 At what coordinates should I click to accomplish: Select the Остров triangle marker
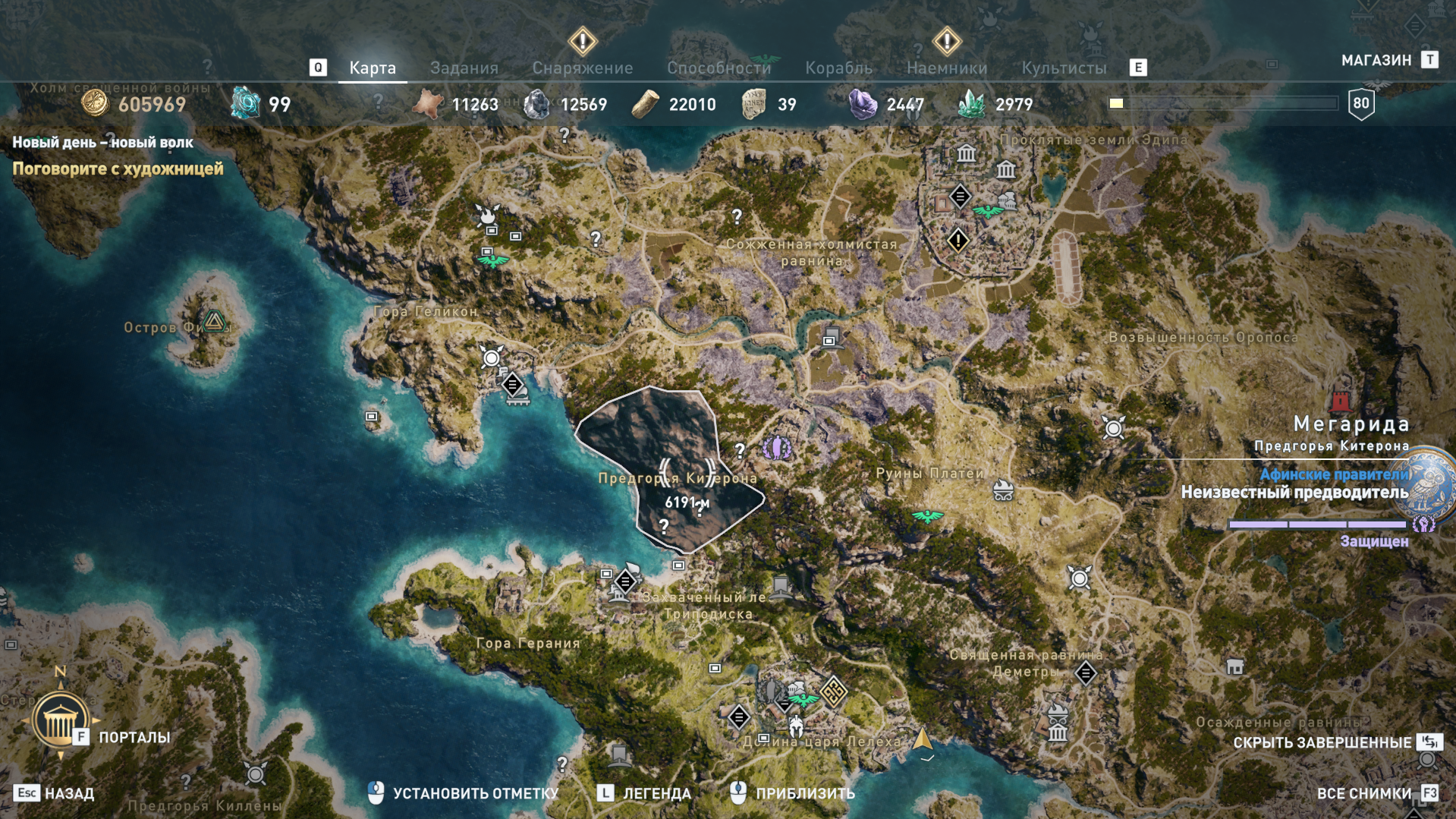pos(215,322)
